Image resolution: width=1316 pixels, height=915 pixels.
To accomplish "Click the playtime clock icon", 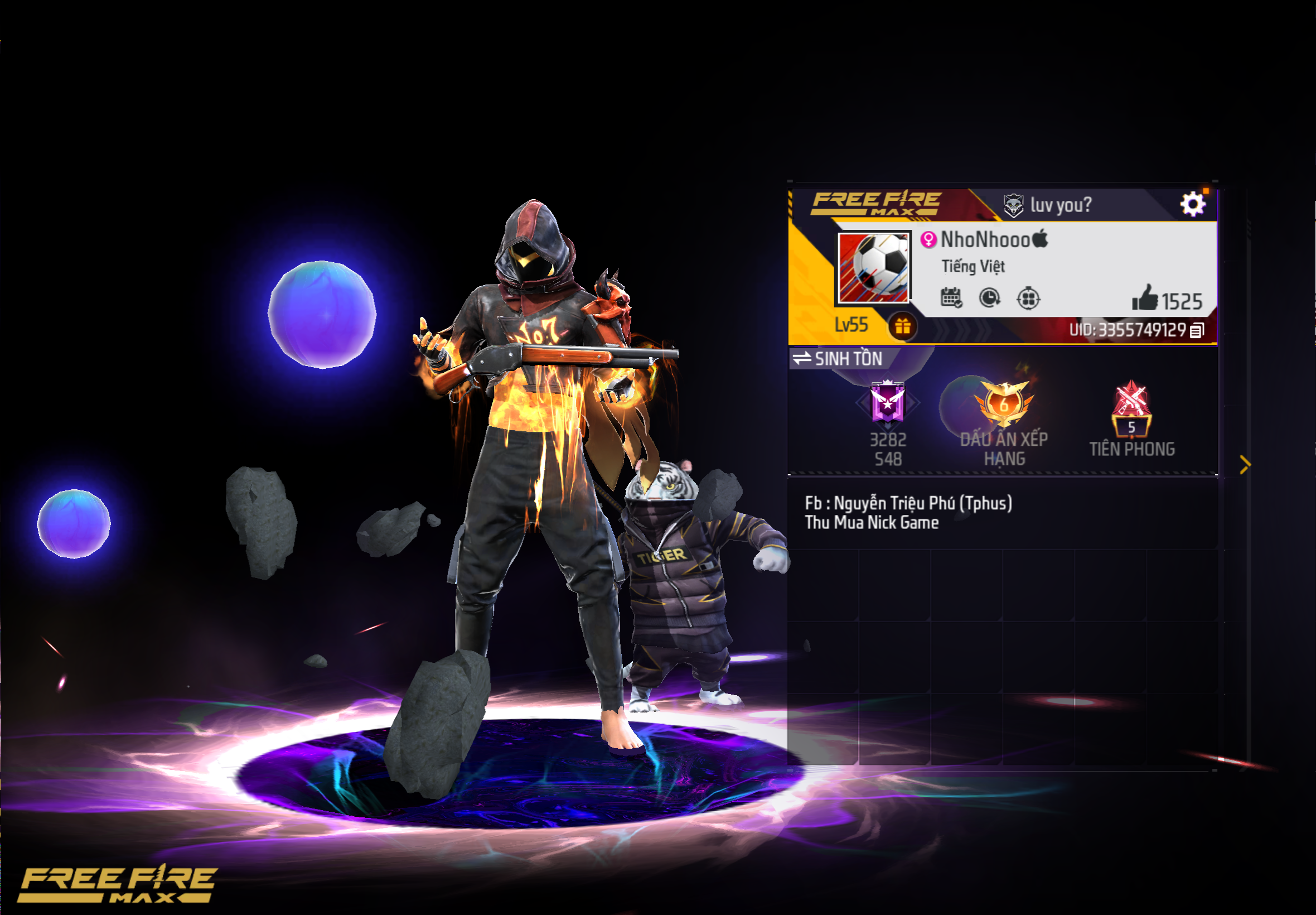I will (x=991, y=298).
